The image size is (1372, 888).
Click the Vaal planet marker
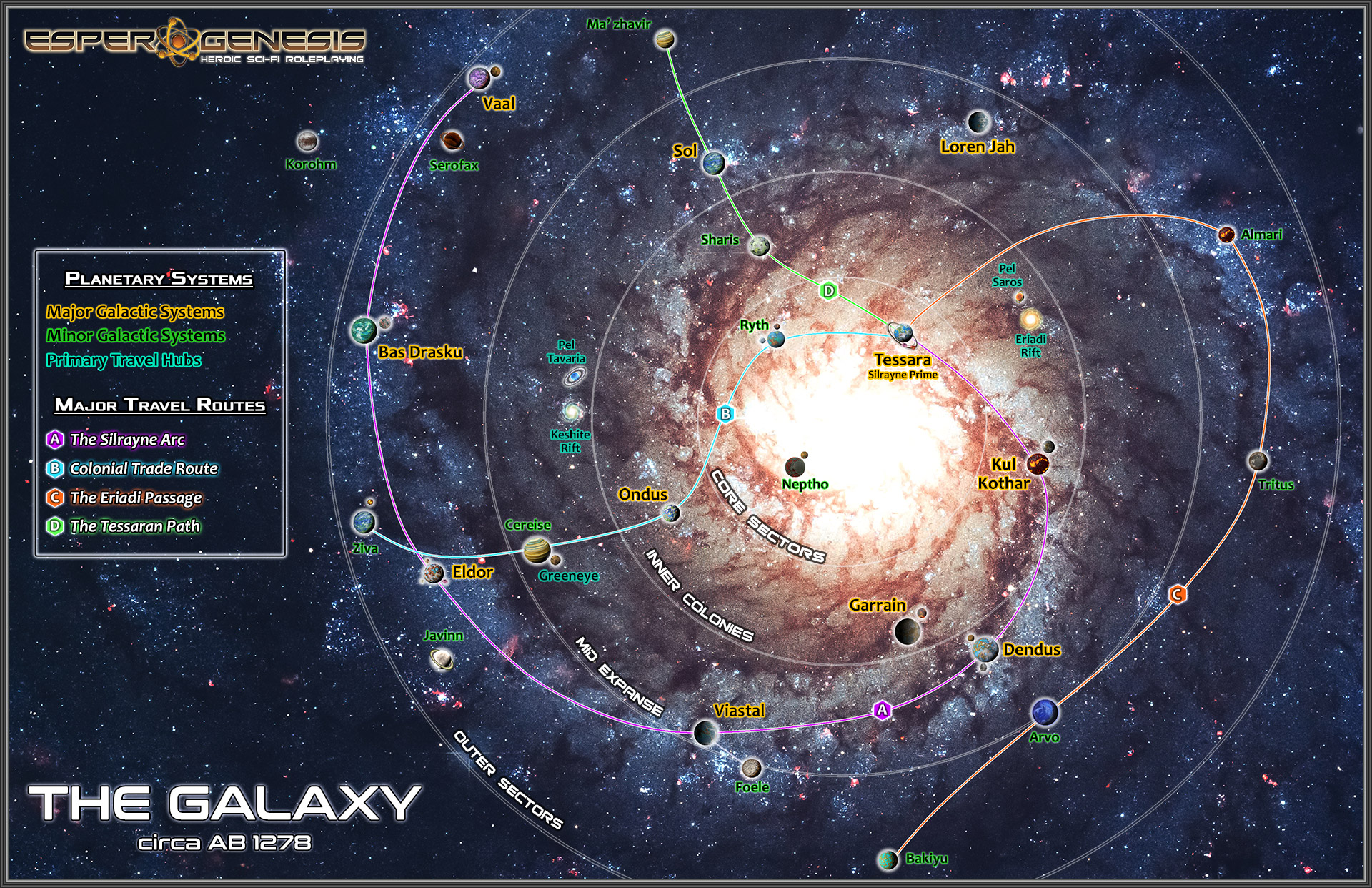click(x=479, y=78)
